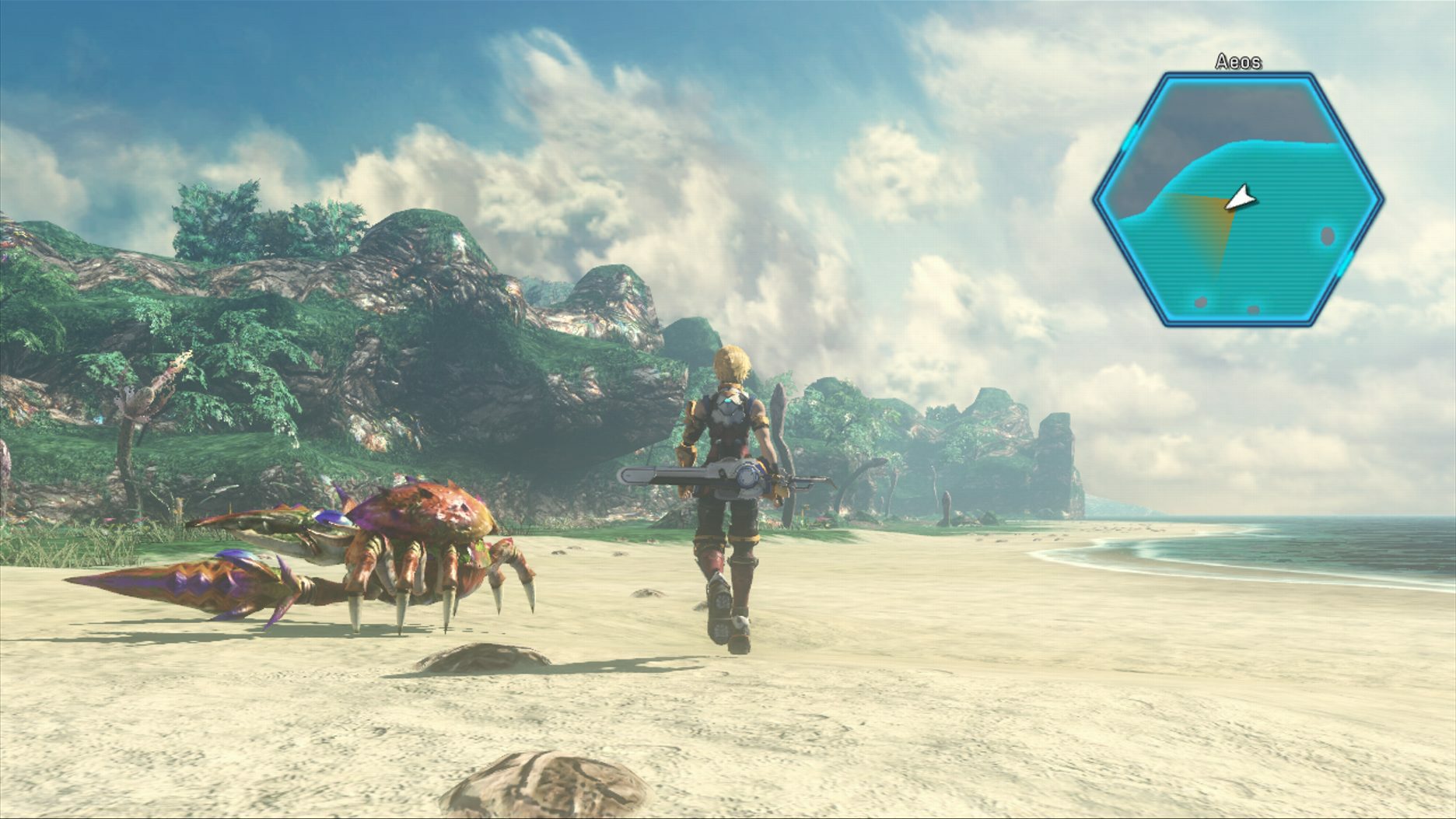Viewport: 1456px width, 819px height.
Task: Click the bottom-right marker dot on the minimap
Action: (1253, 309)
